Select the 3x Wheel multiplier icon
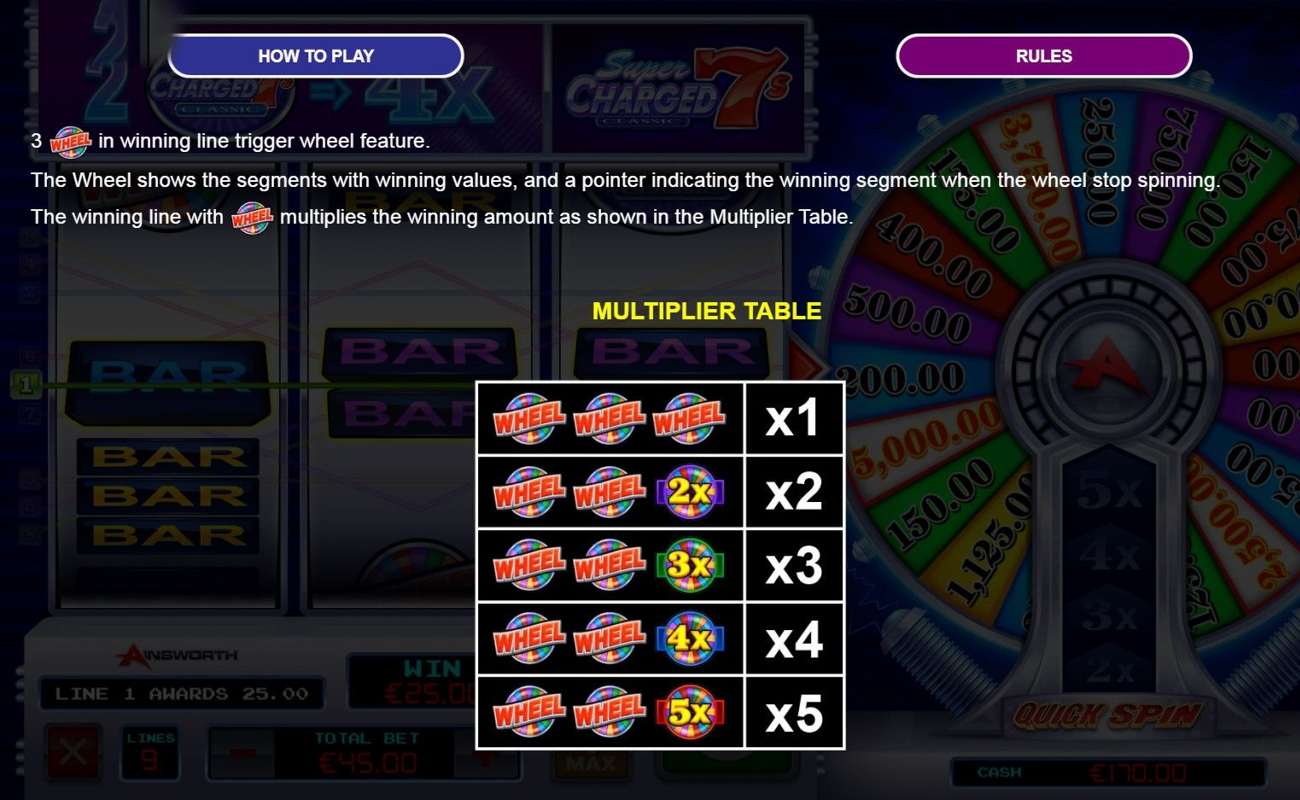Screen dimensions: 1300x800 [690, 565]
